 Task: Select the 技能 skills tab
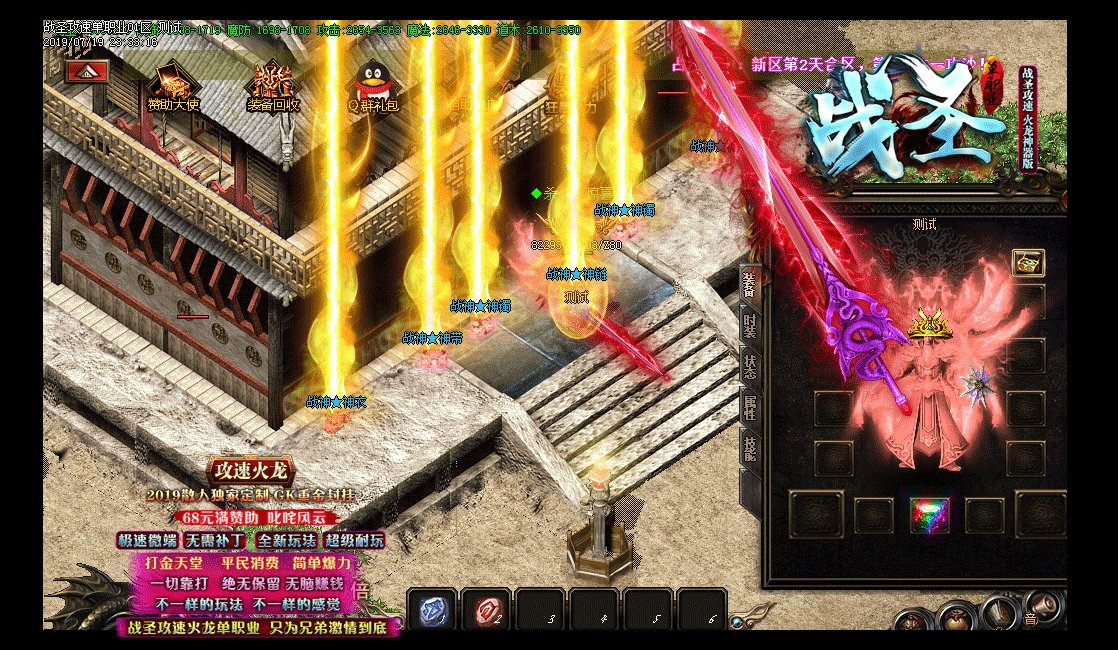pos(750,447)
